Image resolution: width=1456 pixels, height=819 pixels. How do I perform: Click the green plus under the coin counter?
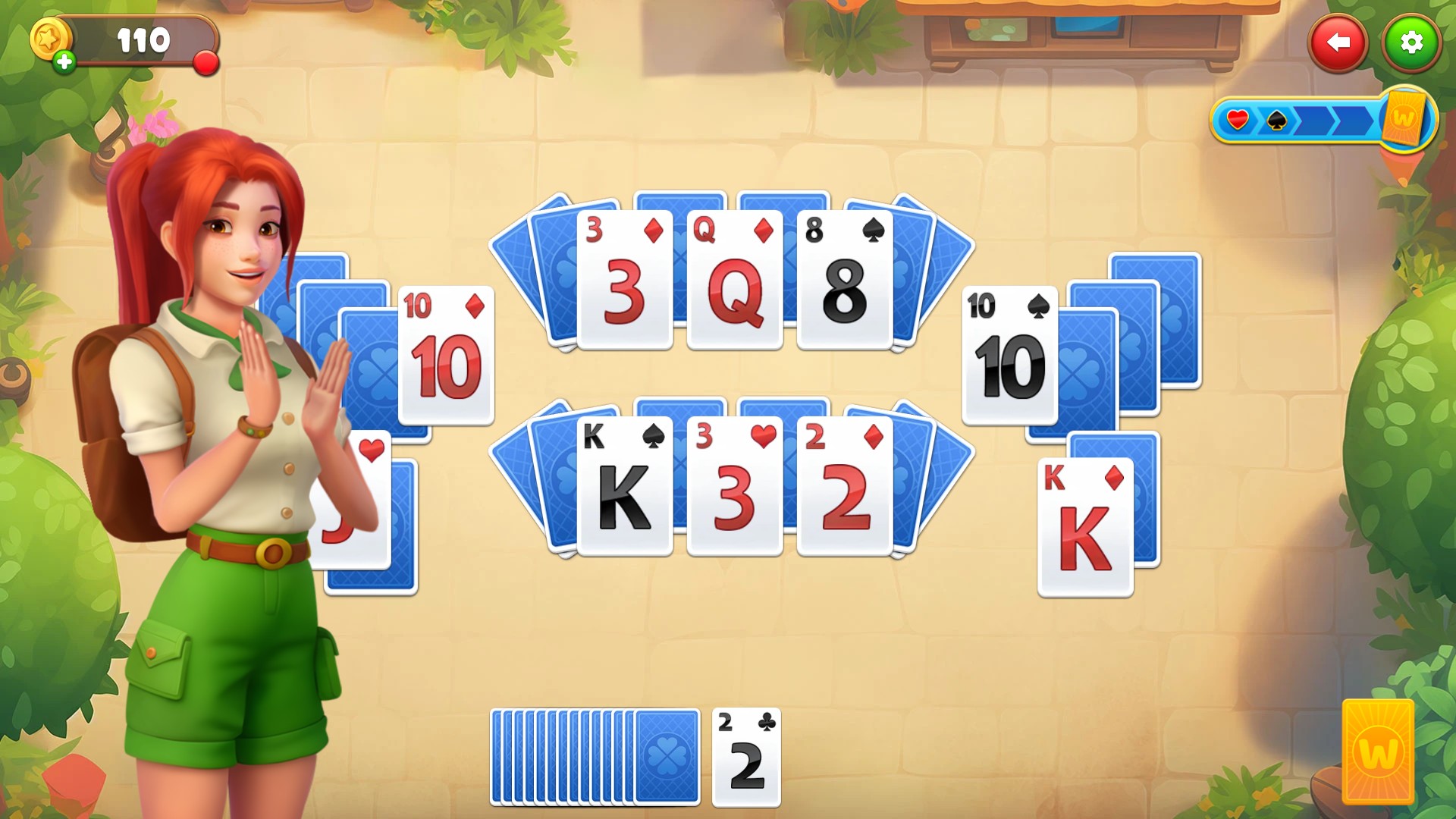[x=64, y=61]
